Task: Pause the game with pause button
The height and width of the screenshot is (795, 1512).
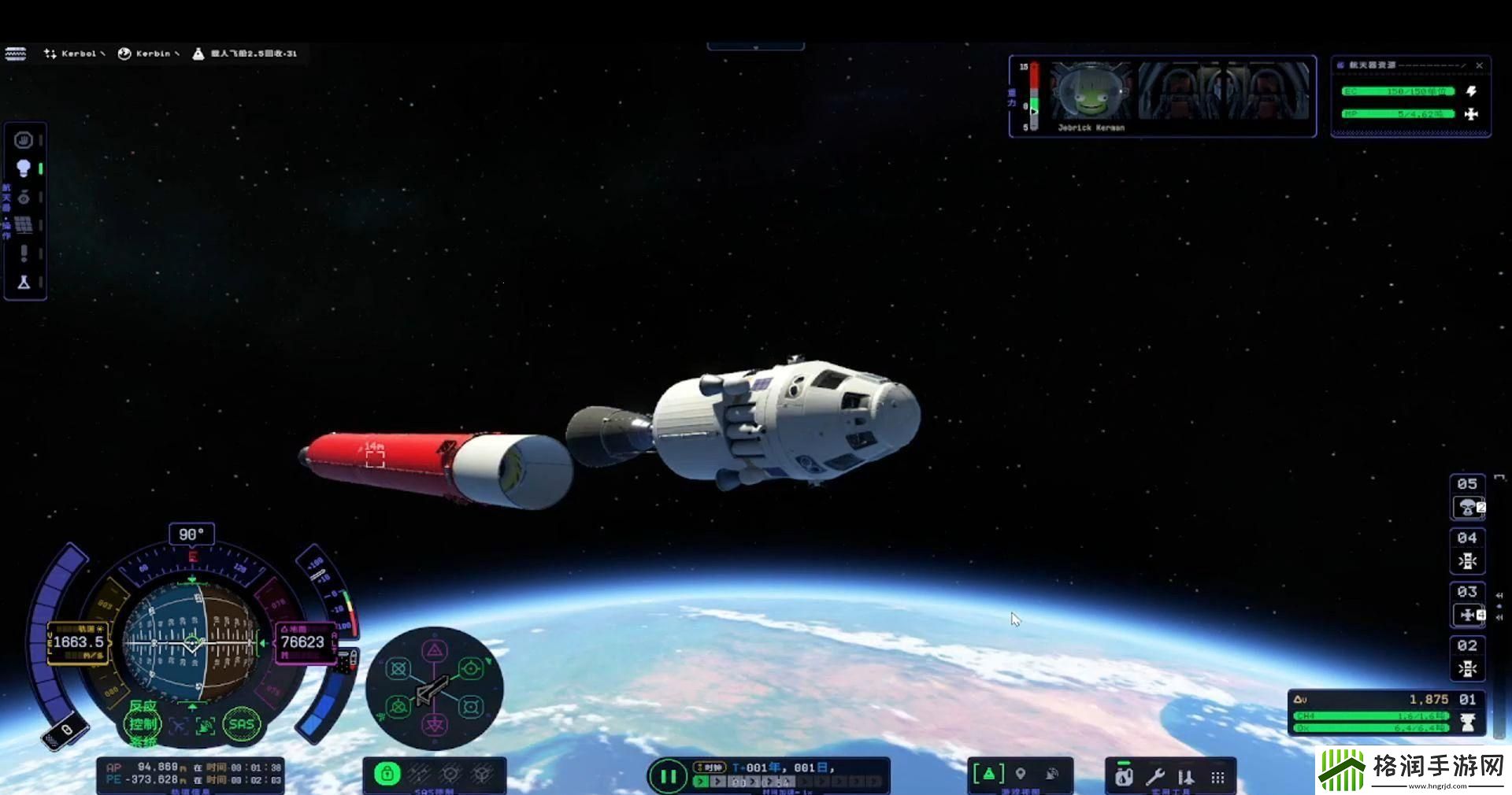Action: tap(668, 777)
